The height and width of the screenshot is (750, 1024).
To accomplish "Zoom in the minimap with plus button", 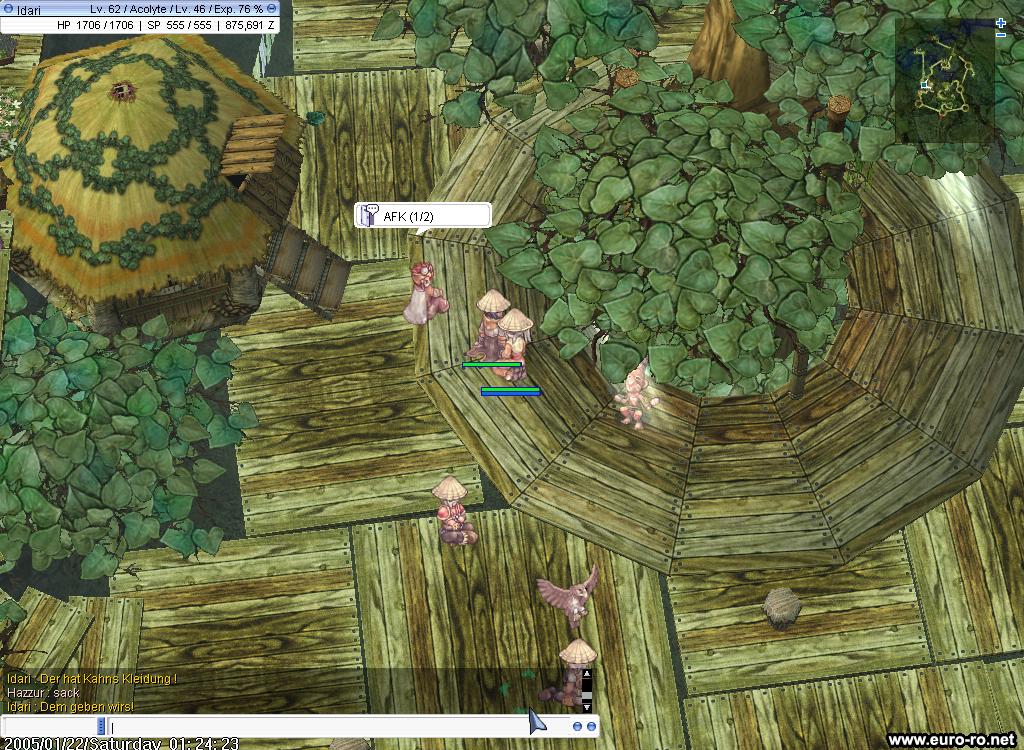I will (x=1001, y=22).
